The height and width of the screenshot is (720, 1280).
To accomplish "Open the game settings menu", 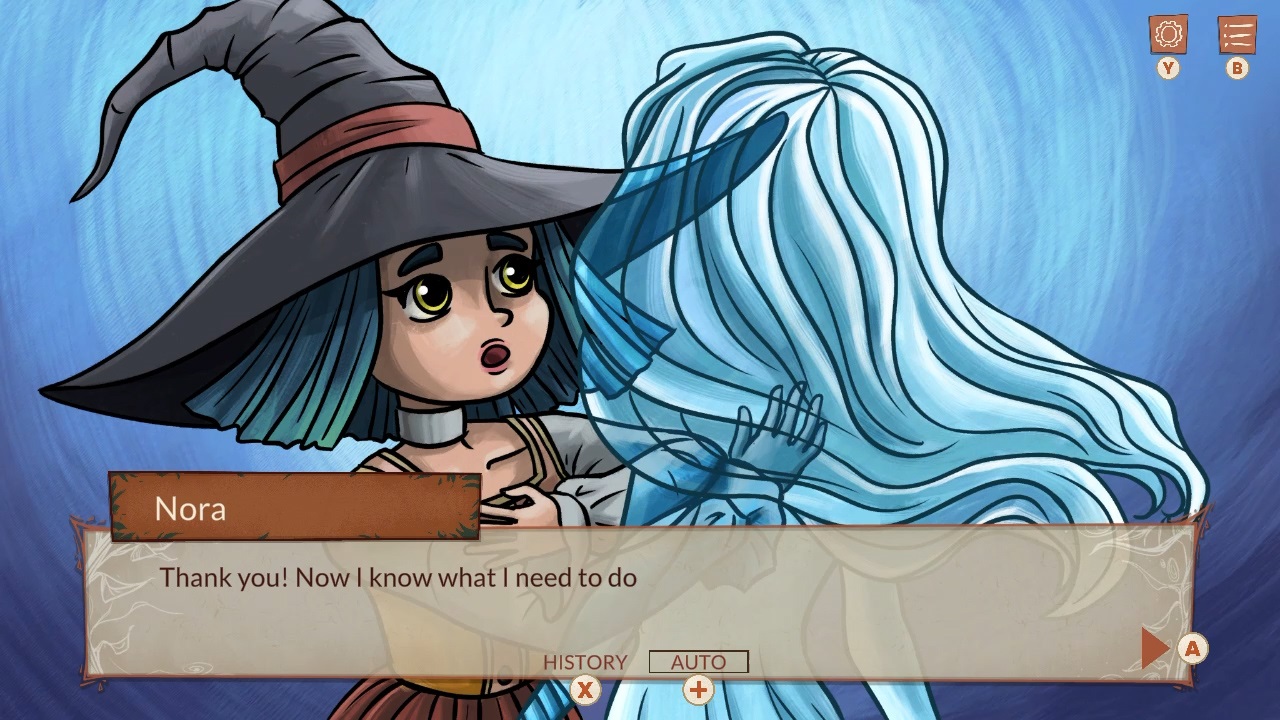I will click(1166, 35).
